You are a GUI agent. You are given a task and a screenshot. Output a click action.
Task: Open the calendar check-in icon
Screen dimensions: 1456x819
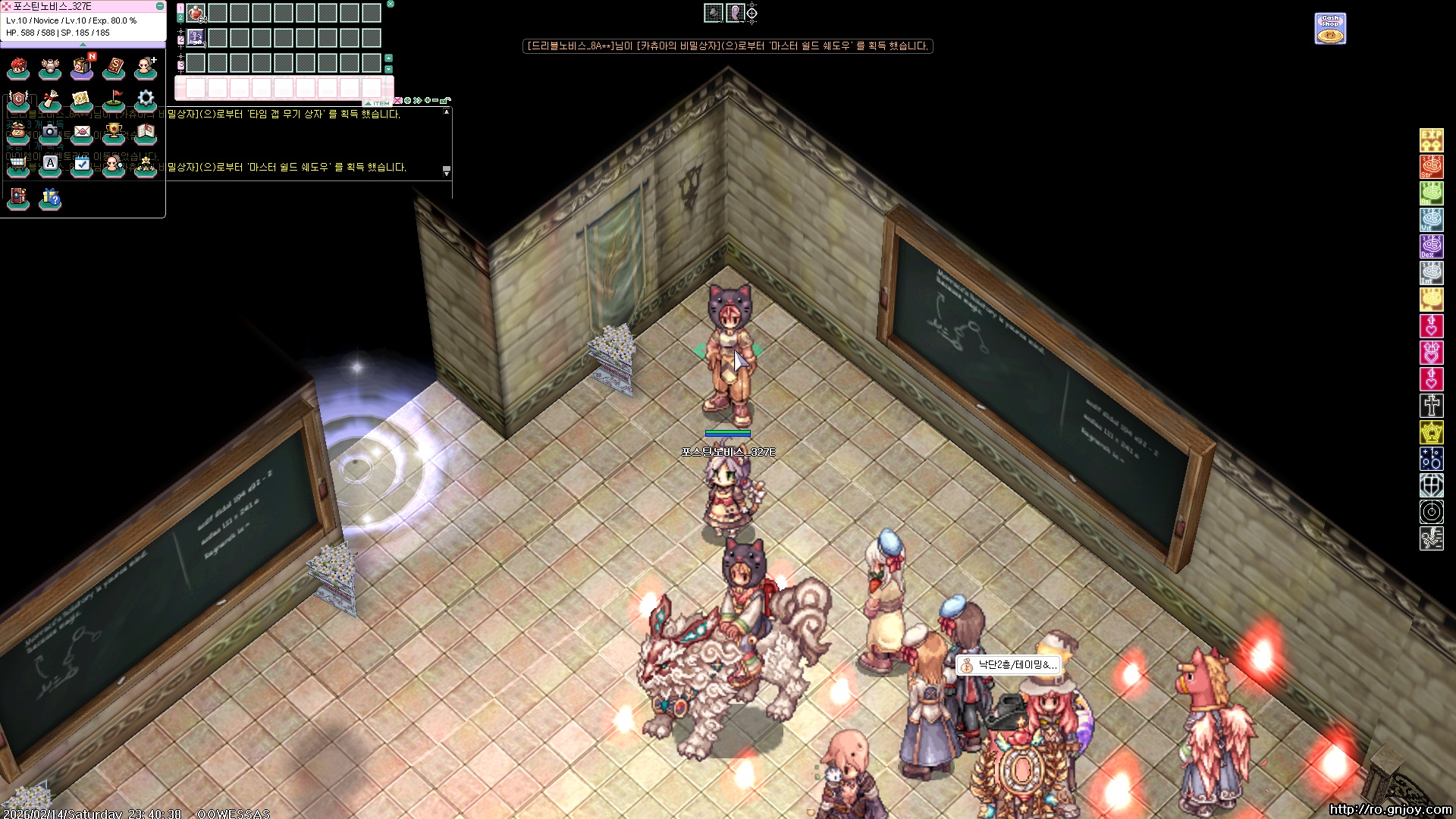[82, 164]
